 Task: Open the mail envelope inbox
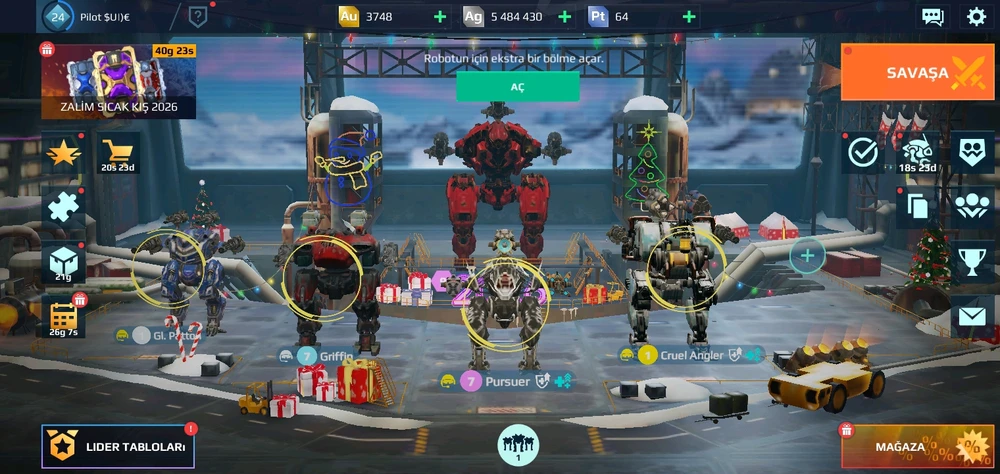(x=972, y=317)
